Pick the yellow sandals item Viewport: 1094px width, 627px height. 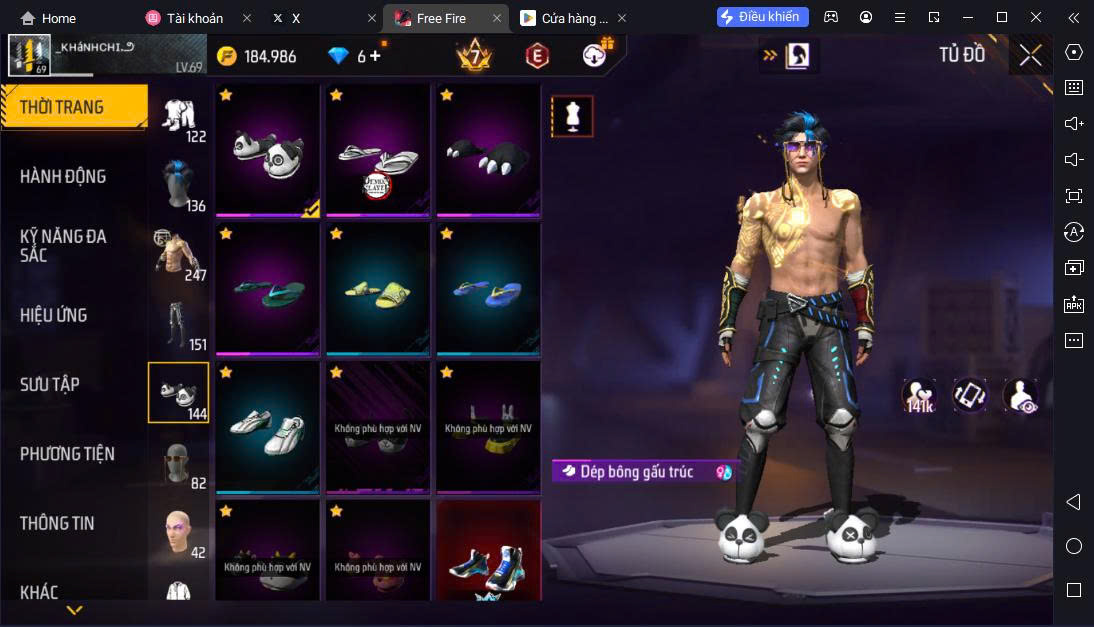point(378,288)
